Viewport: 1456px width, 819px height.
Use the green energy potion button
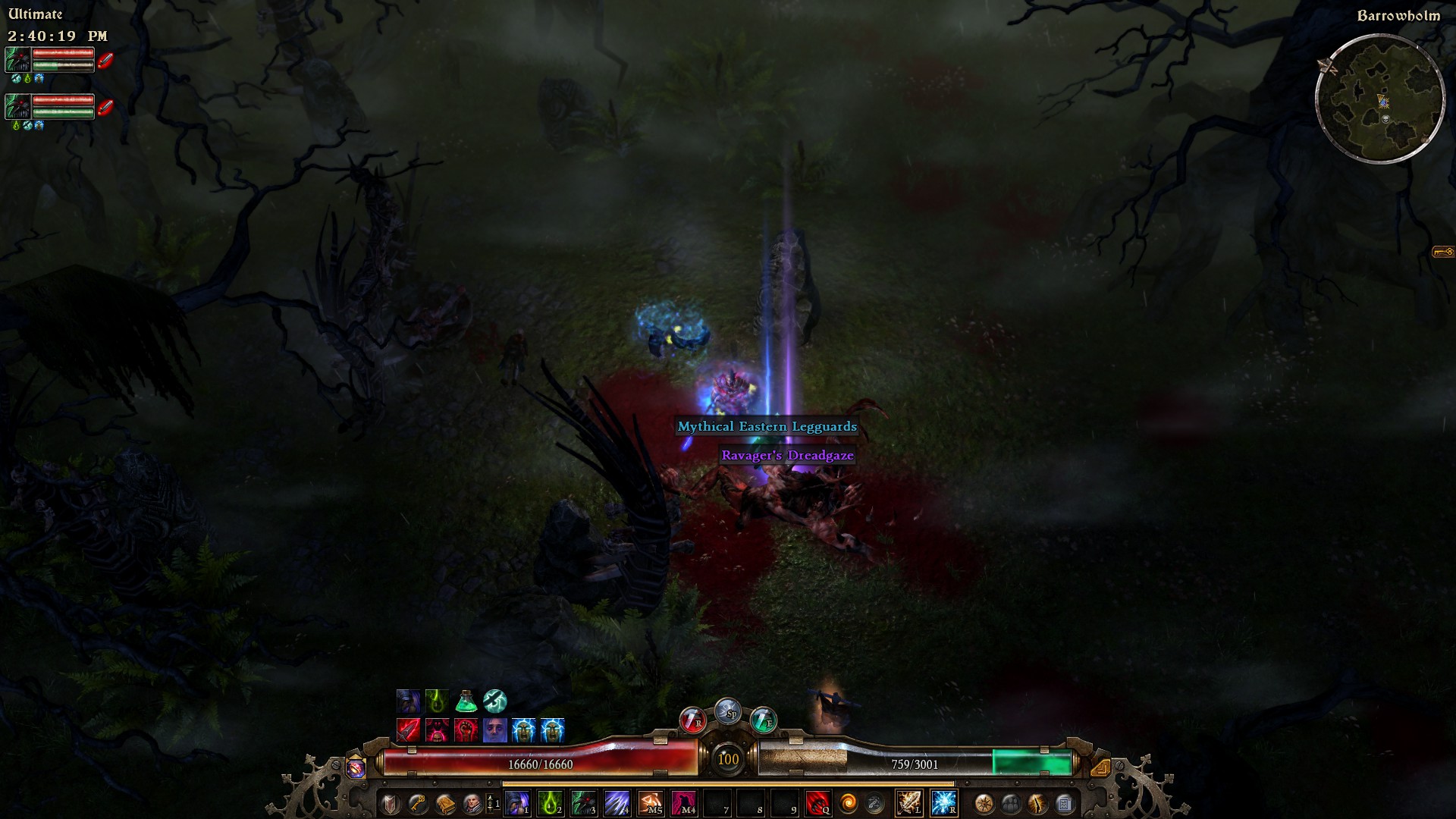pos(763,719)
